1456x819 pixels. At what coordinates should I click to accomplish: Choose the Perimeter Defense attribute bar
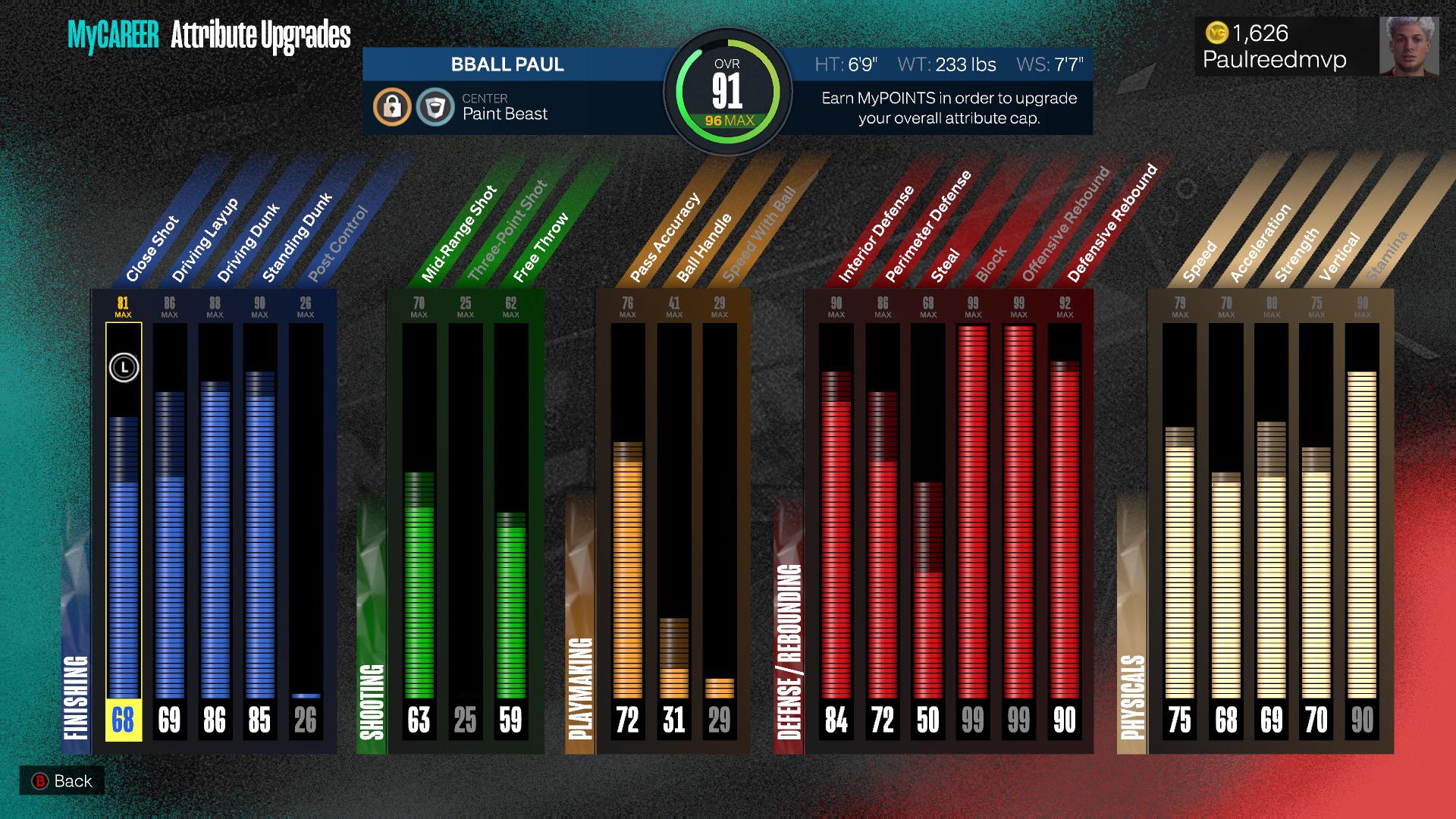pos(883,531)
